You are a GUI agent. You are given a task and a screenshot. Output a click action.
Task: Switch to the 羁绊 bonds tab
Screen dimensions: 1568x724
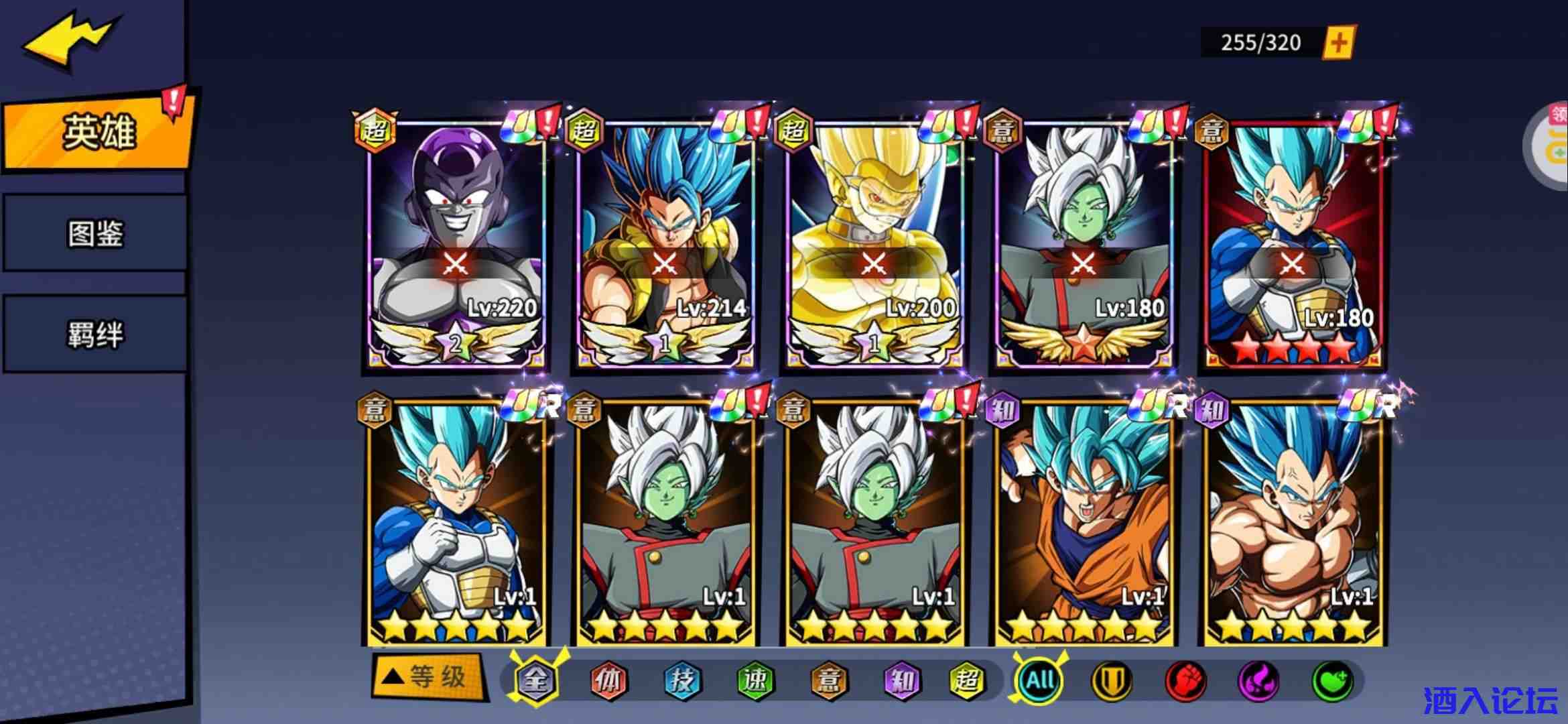click(x=95, y=334)
